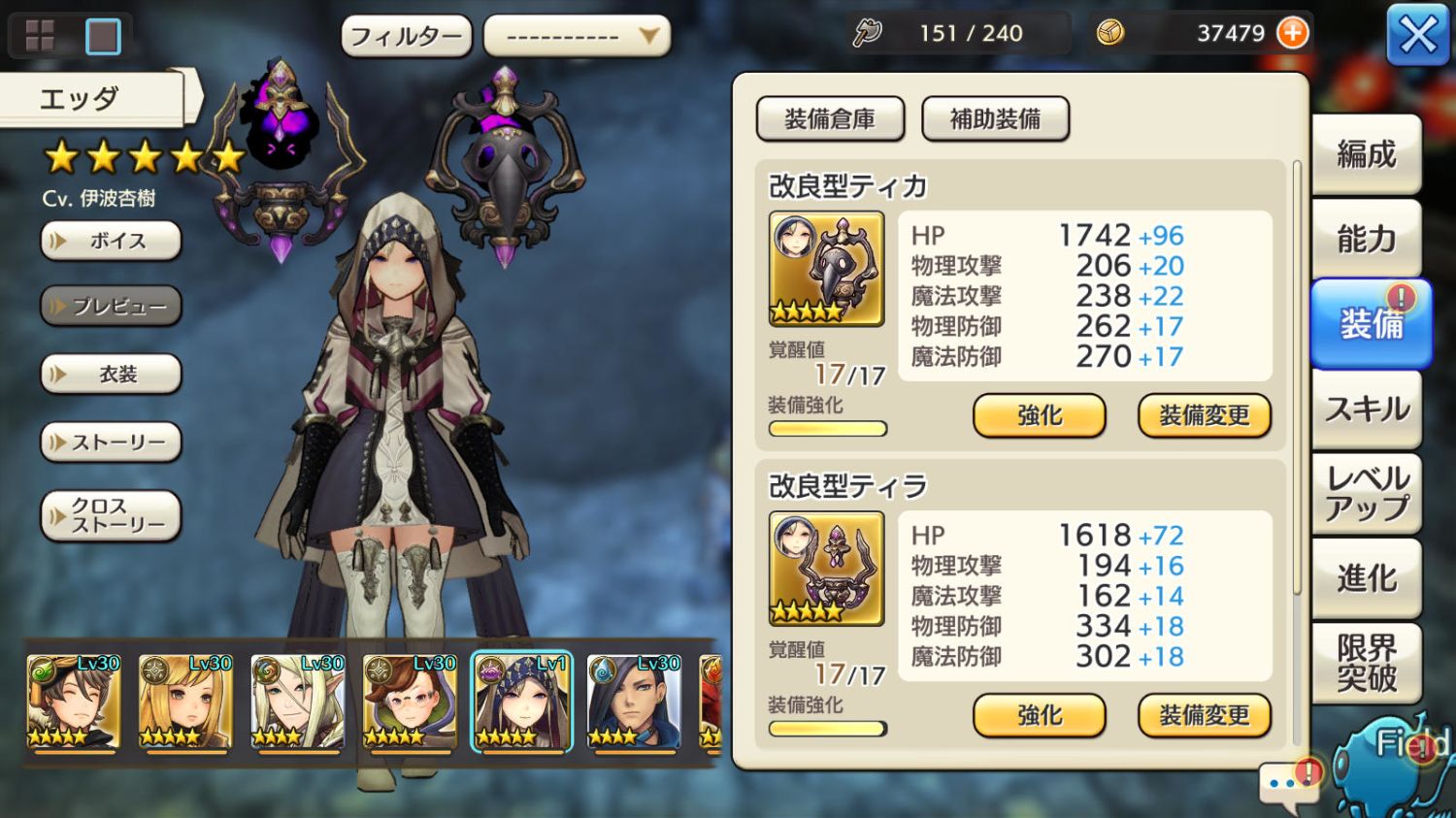1456x818 pixels.
Task: Click 強化 for 改良型ティカ
Action: (1039, 416)
